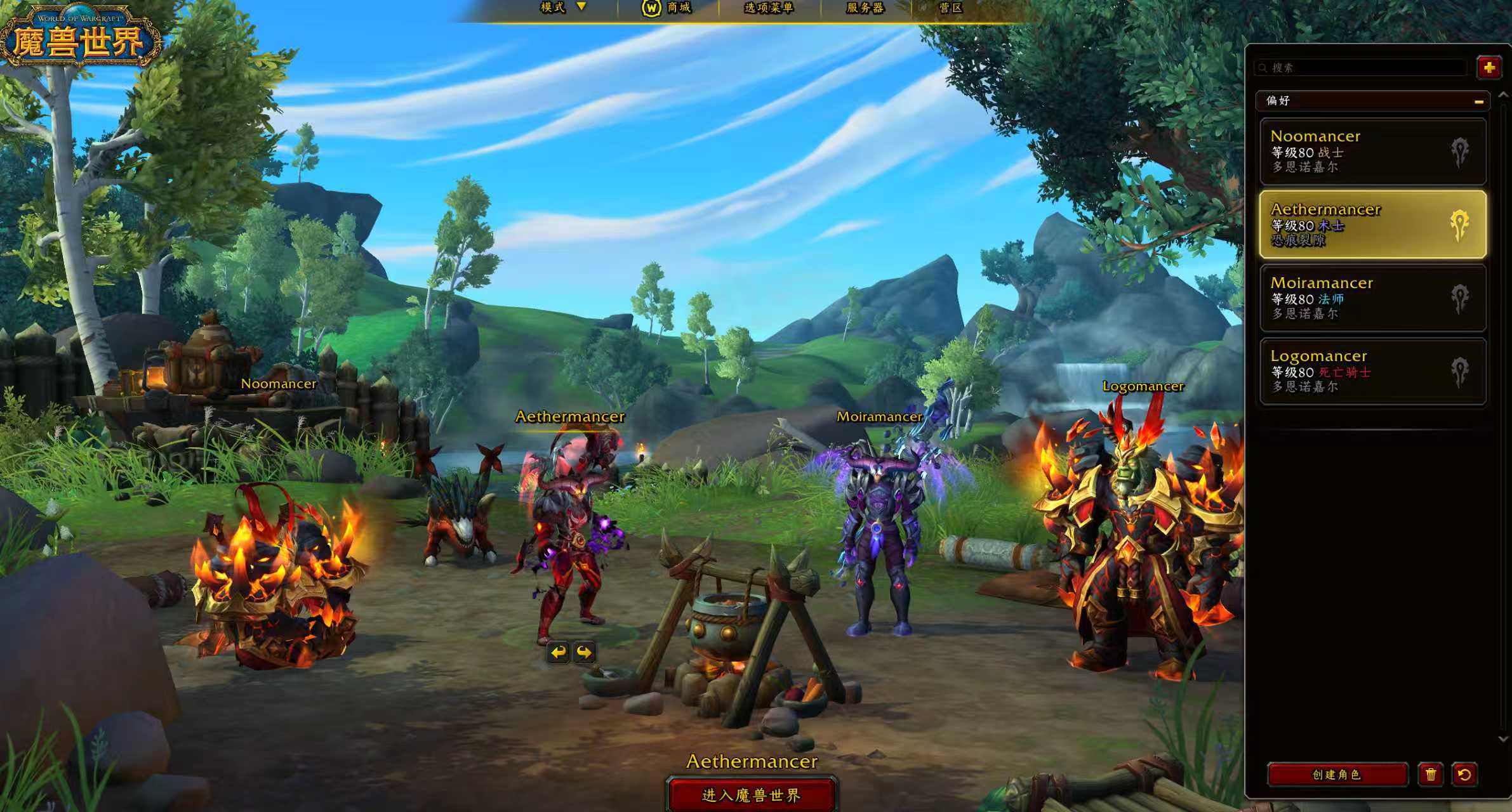The height and width of the screenshot is (812, 1512).
Task: Open the 商城 shop
Action: [668, 8]
